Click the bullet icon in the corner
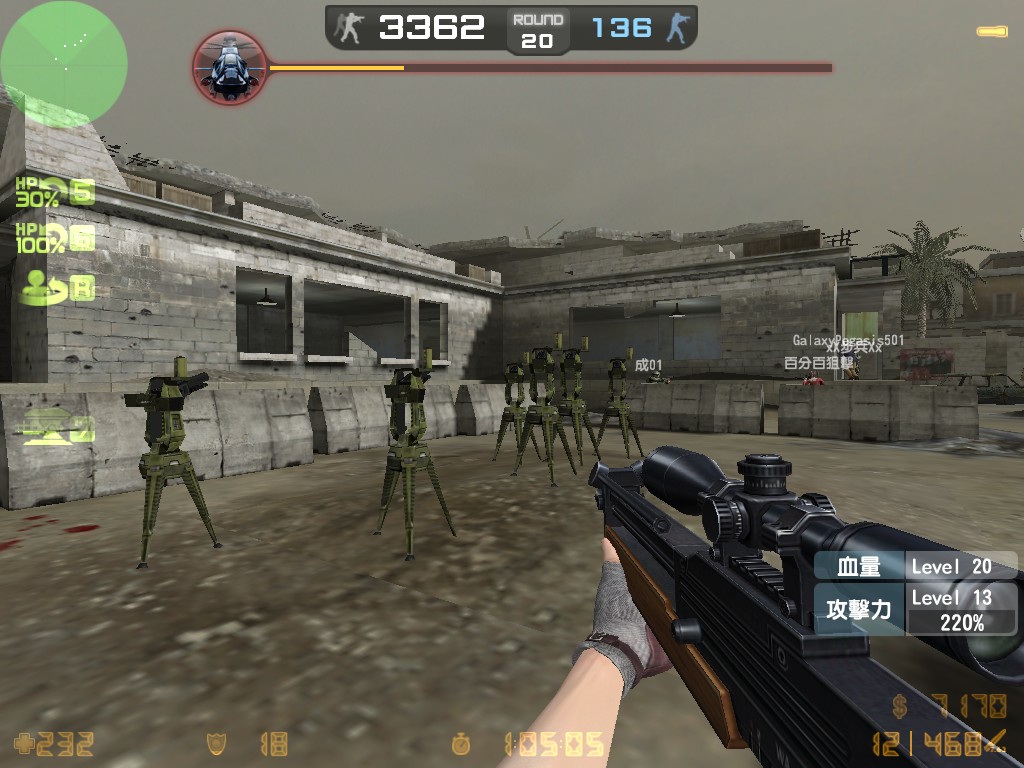Viewport: 1024px width, 768px height. pos(991,32)
